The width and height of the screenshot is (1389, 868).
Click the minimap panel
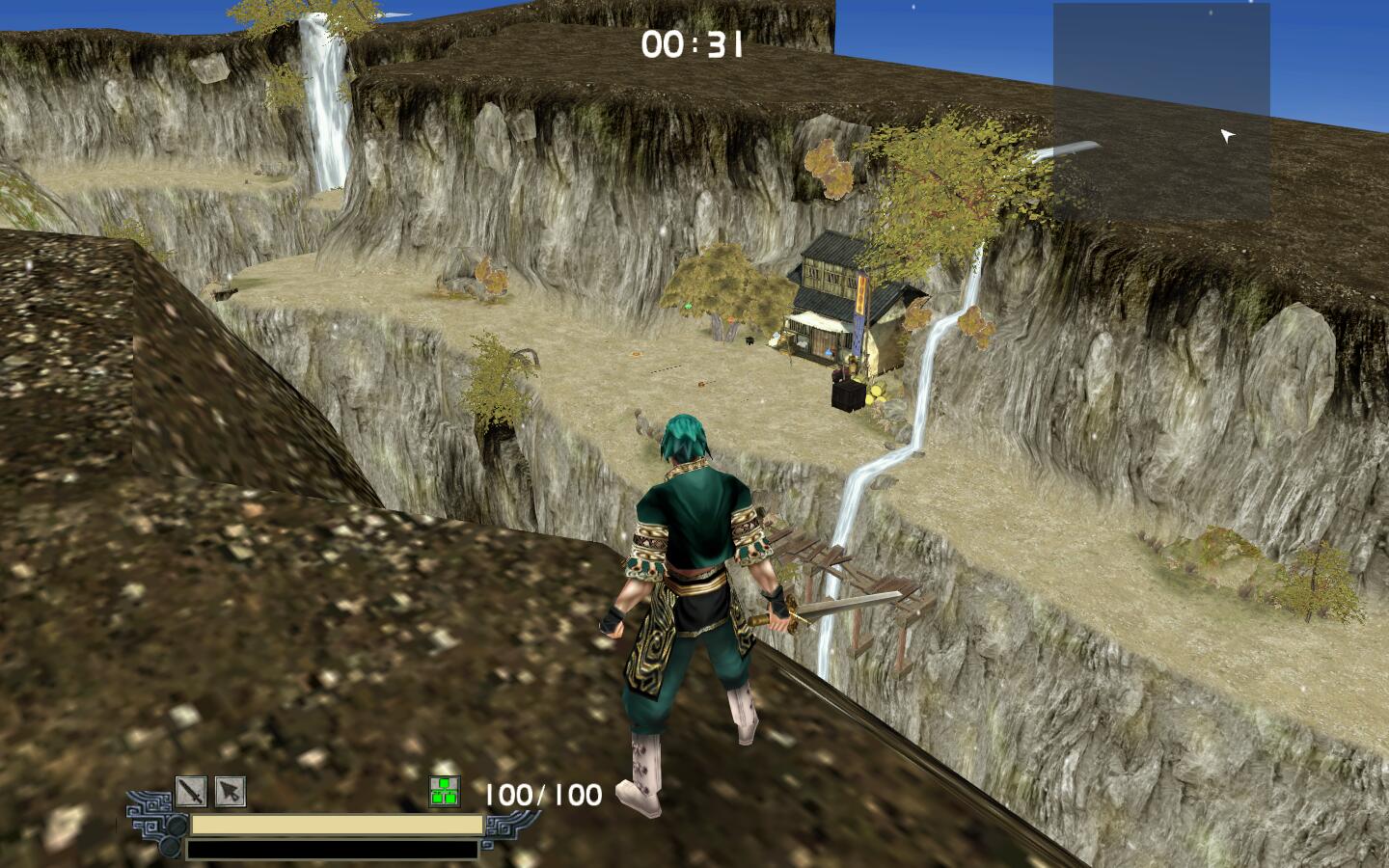pyautogui.click(x=1160, y=111)
